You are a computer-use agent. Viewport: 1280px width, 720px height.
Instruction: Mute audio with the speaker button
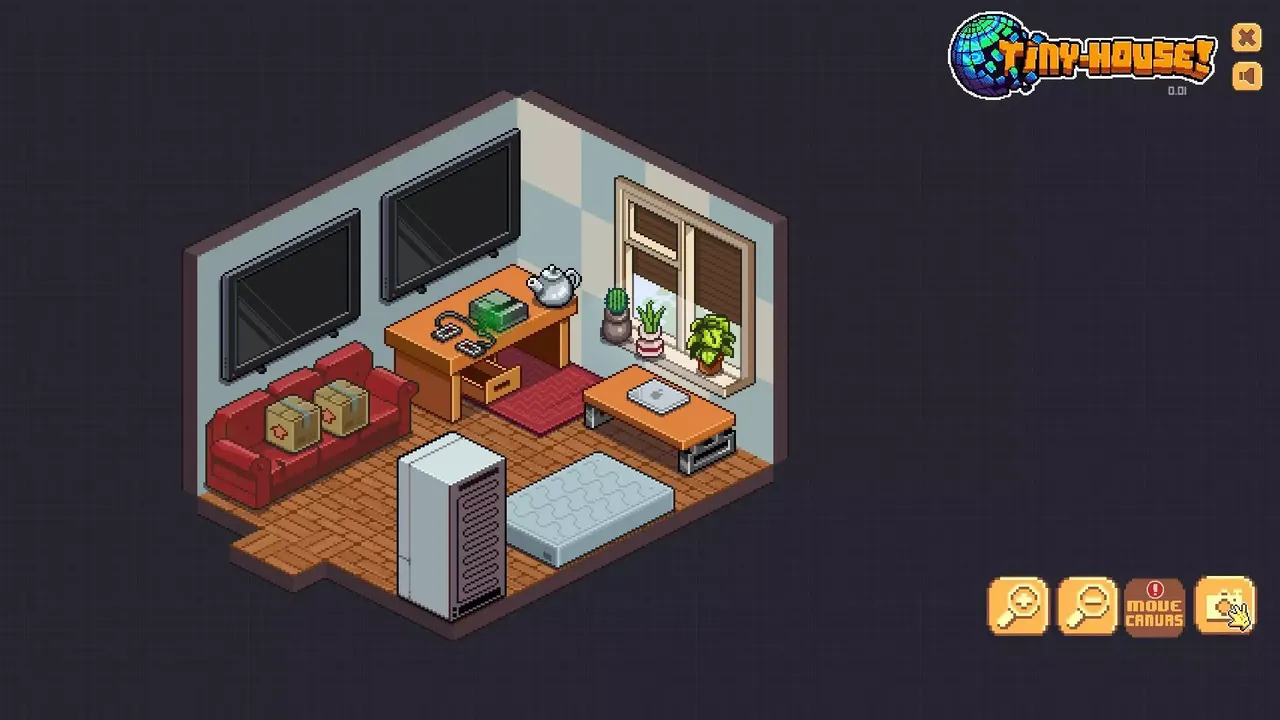tap(1247, 74)
